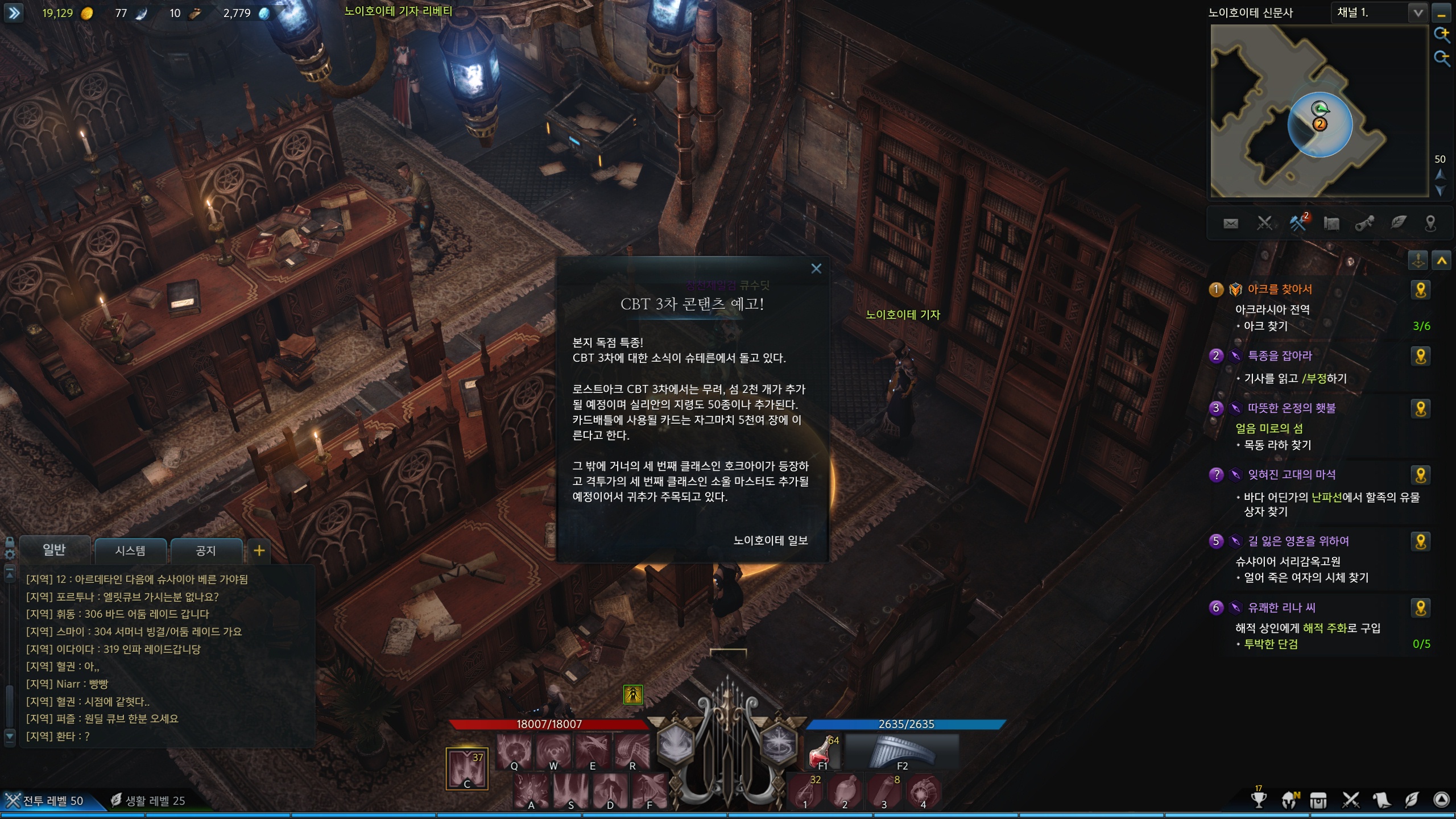
Task: Activate the C skill slot
Action: point(467,769)
